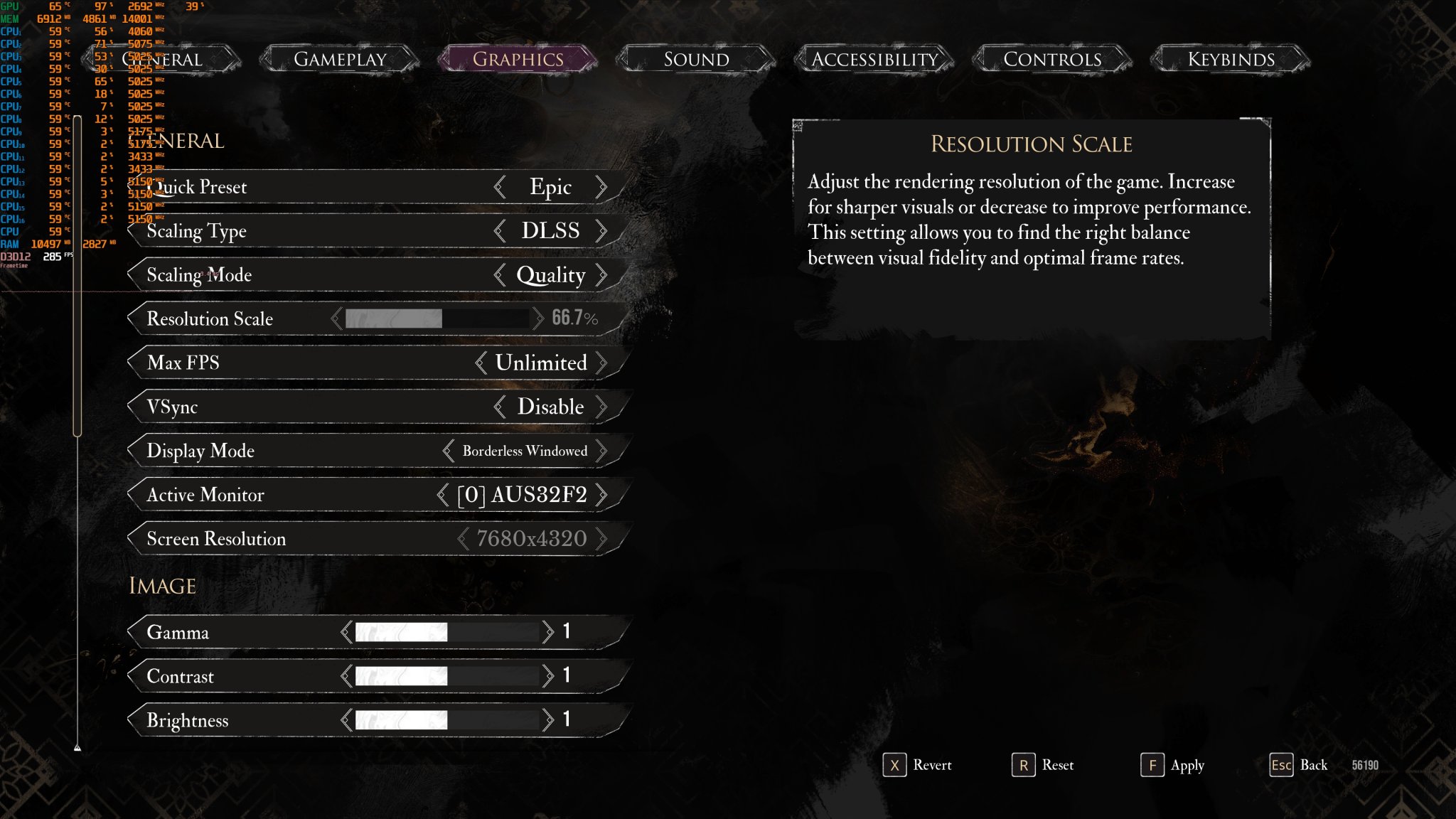Image resolution: width=1456 pixels, height=819 pixels.
Task: Toggle VSync with its right arrow
Action: click(x=601, y=407)
